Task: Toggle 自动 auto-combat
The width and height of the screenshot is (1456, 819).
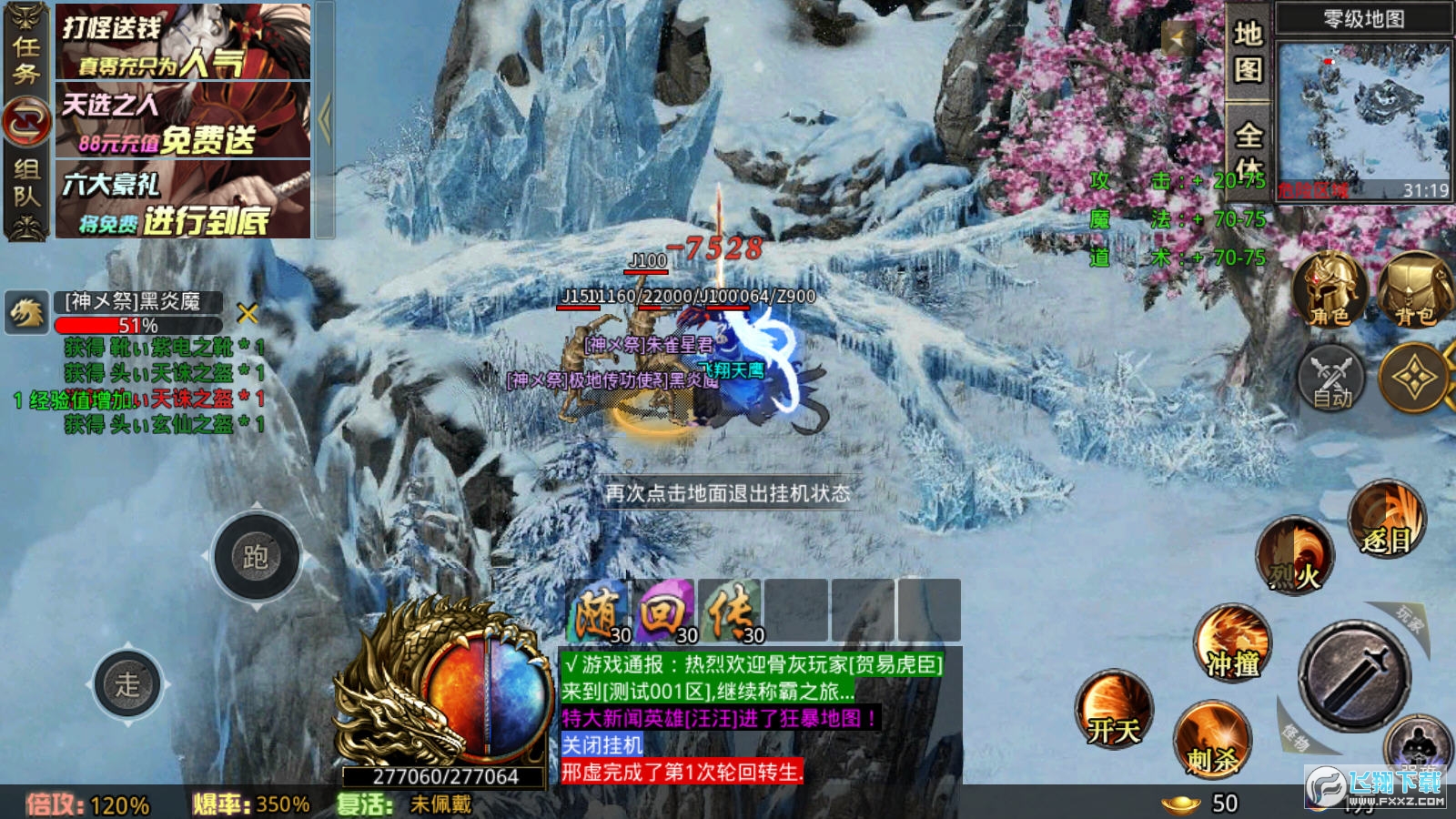Action: click(1331, 378)
